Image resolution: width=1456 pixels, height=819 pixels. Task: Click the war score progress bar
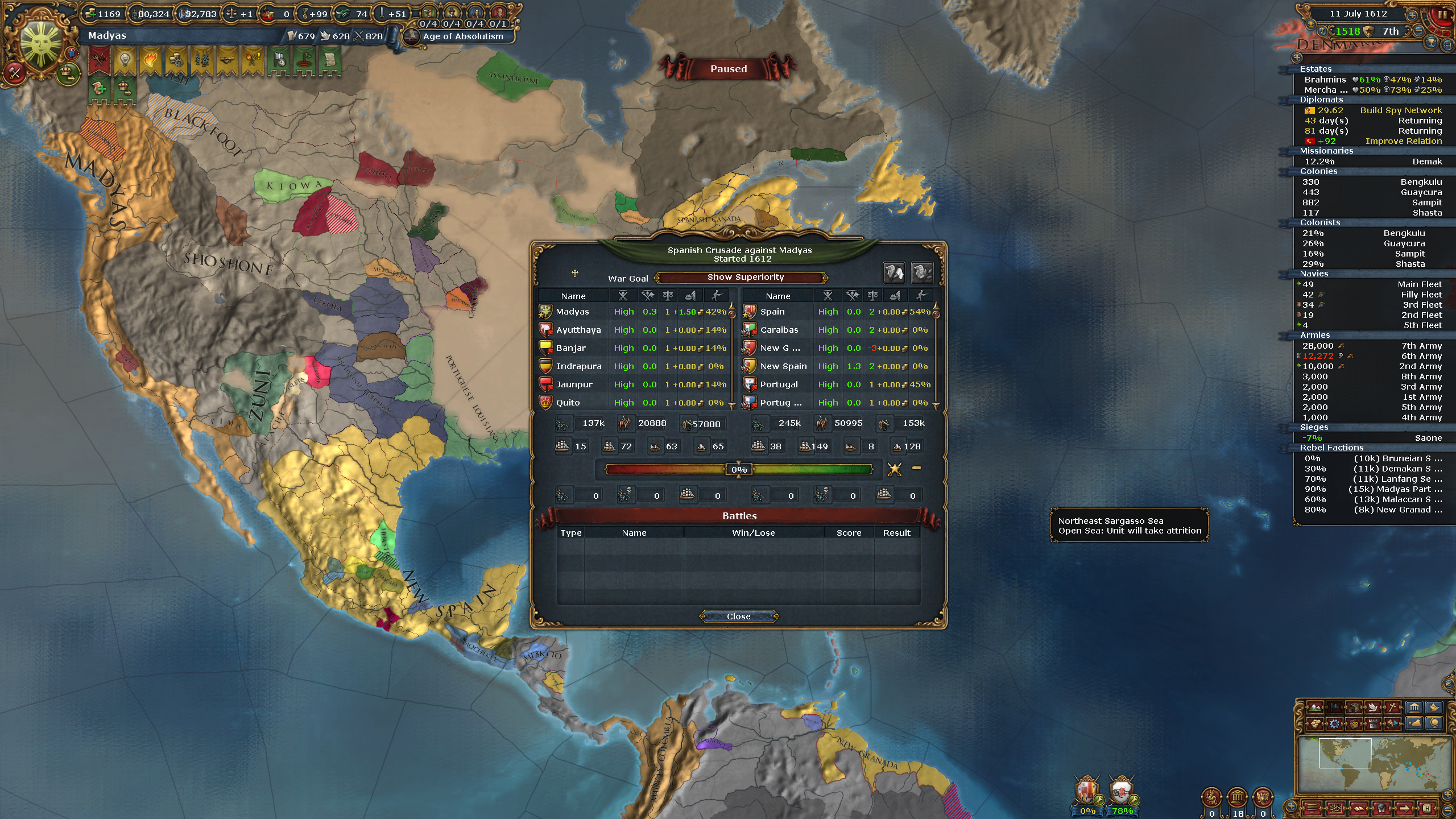pos(738,469)
